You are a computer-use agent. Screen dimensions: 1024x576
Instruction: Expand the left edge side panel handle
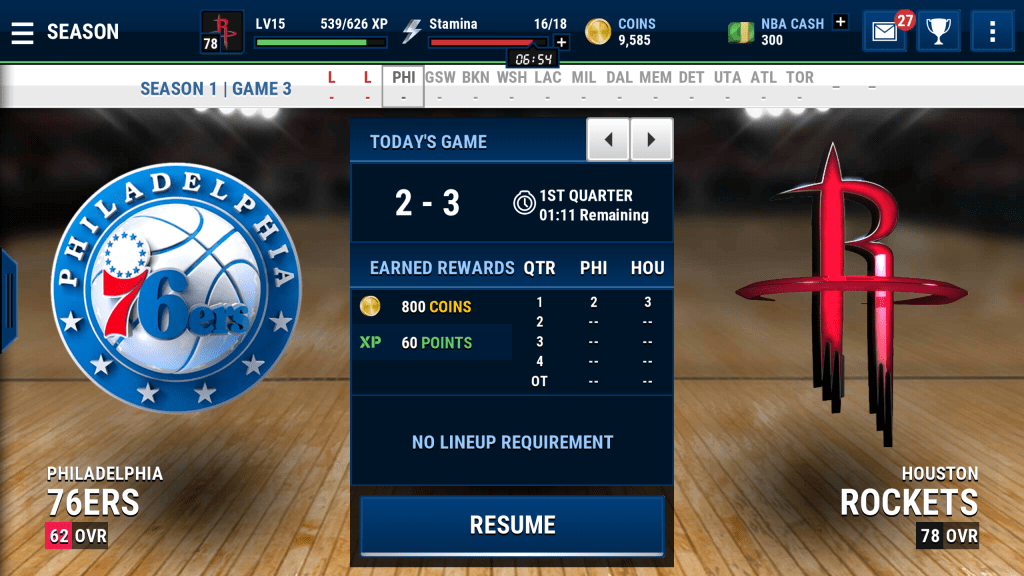coord(8,300)
